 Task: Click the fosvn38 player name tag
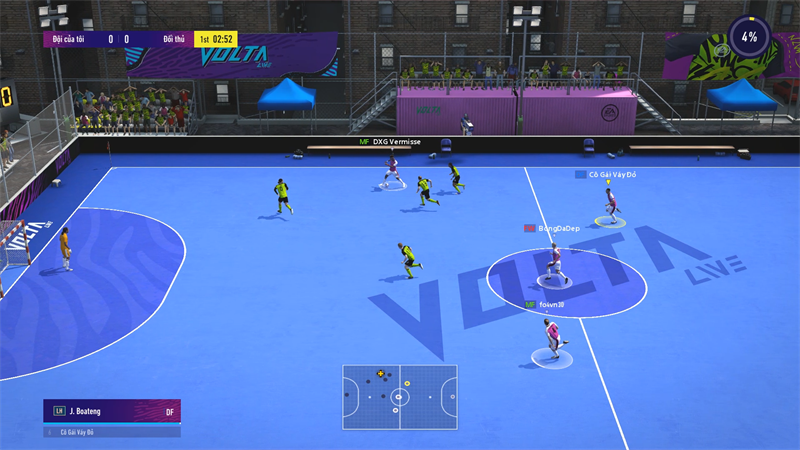coord(551,304)
